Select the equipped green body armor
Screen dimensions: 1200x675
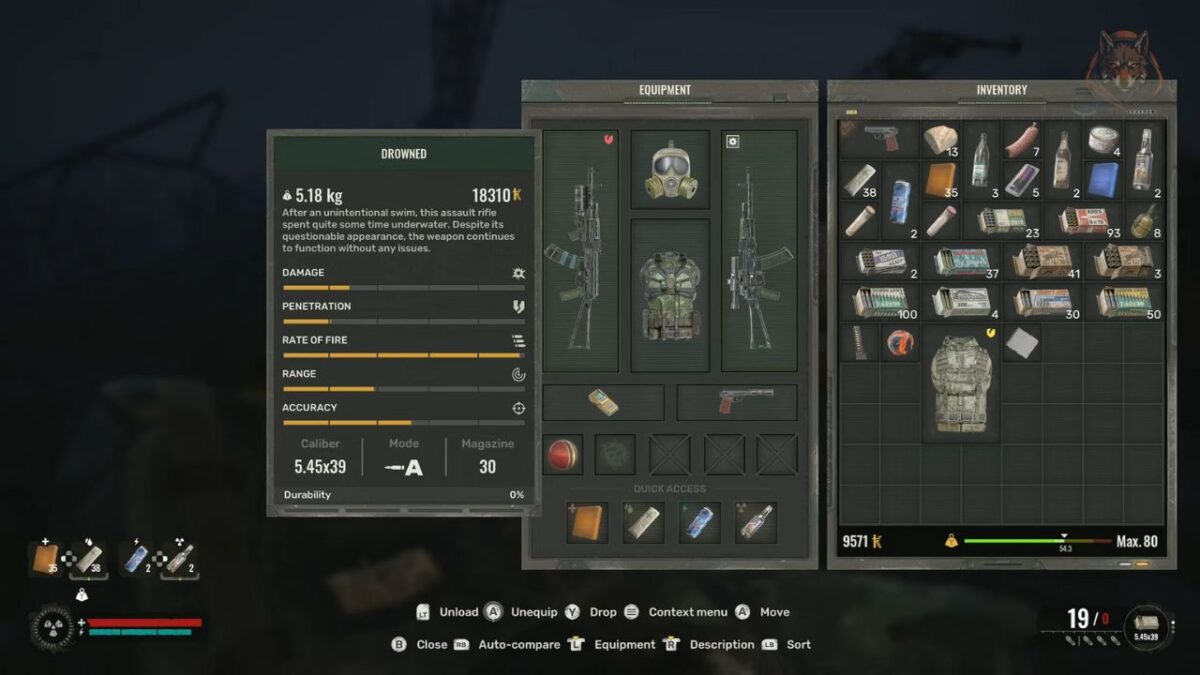point(670,294)
